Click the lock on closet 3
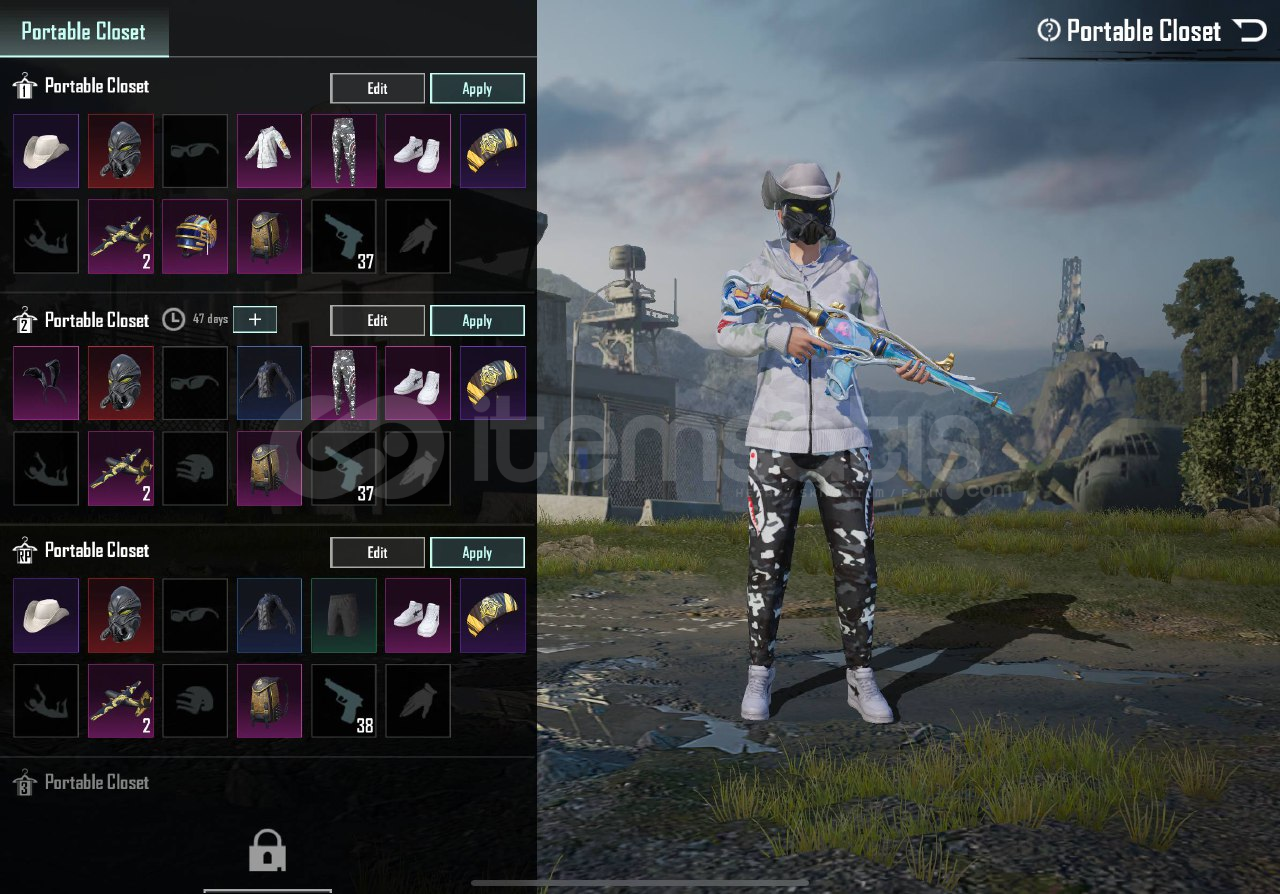Image resolution: width=1280 pixels, height=894 pixels. [x=267, y=851]
